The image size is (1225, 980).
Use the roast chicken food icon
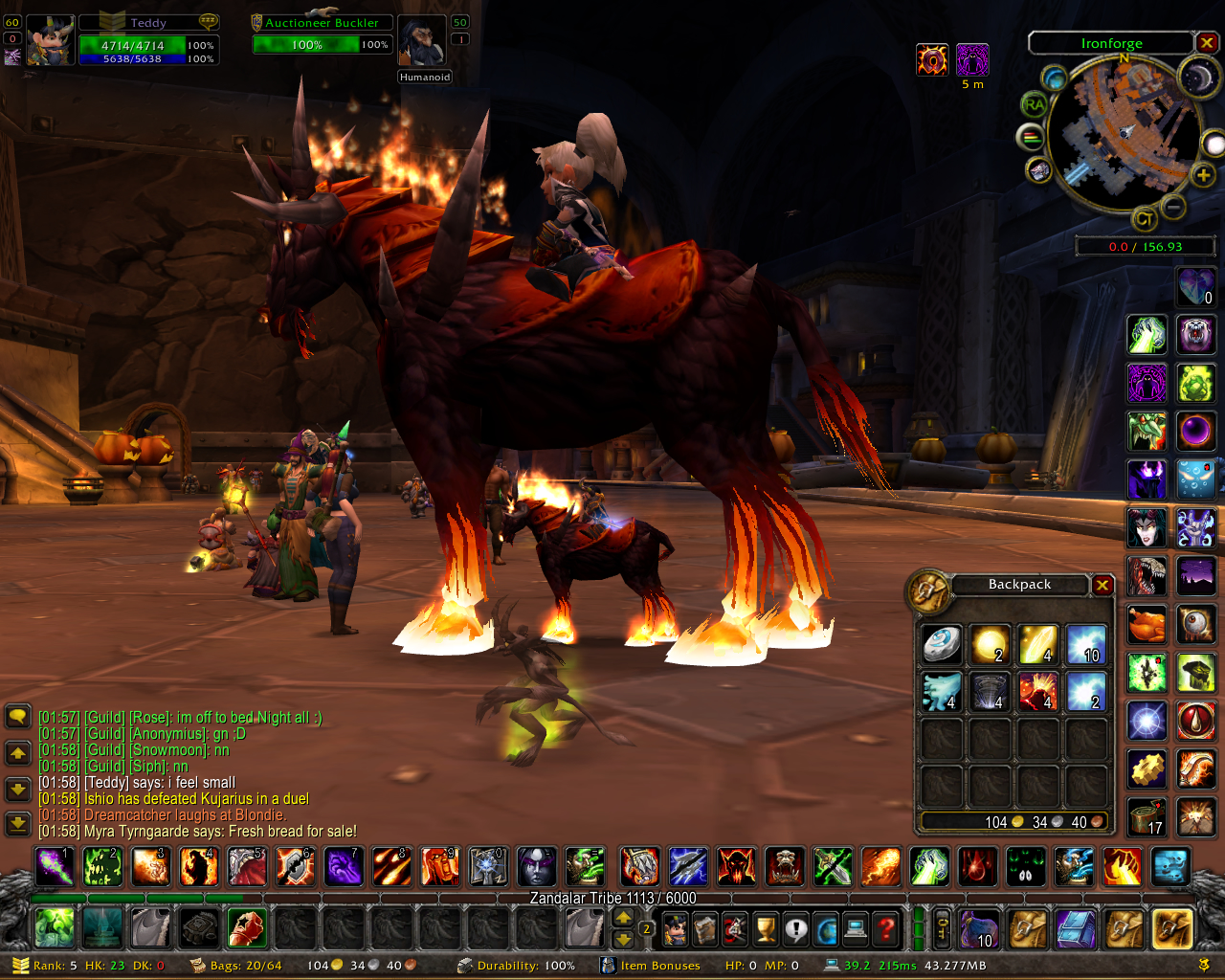click(1147, 624)
